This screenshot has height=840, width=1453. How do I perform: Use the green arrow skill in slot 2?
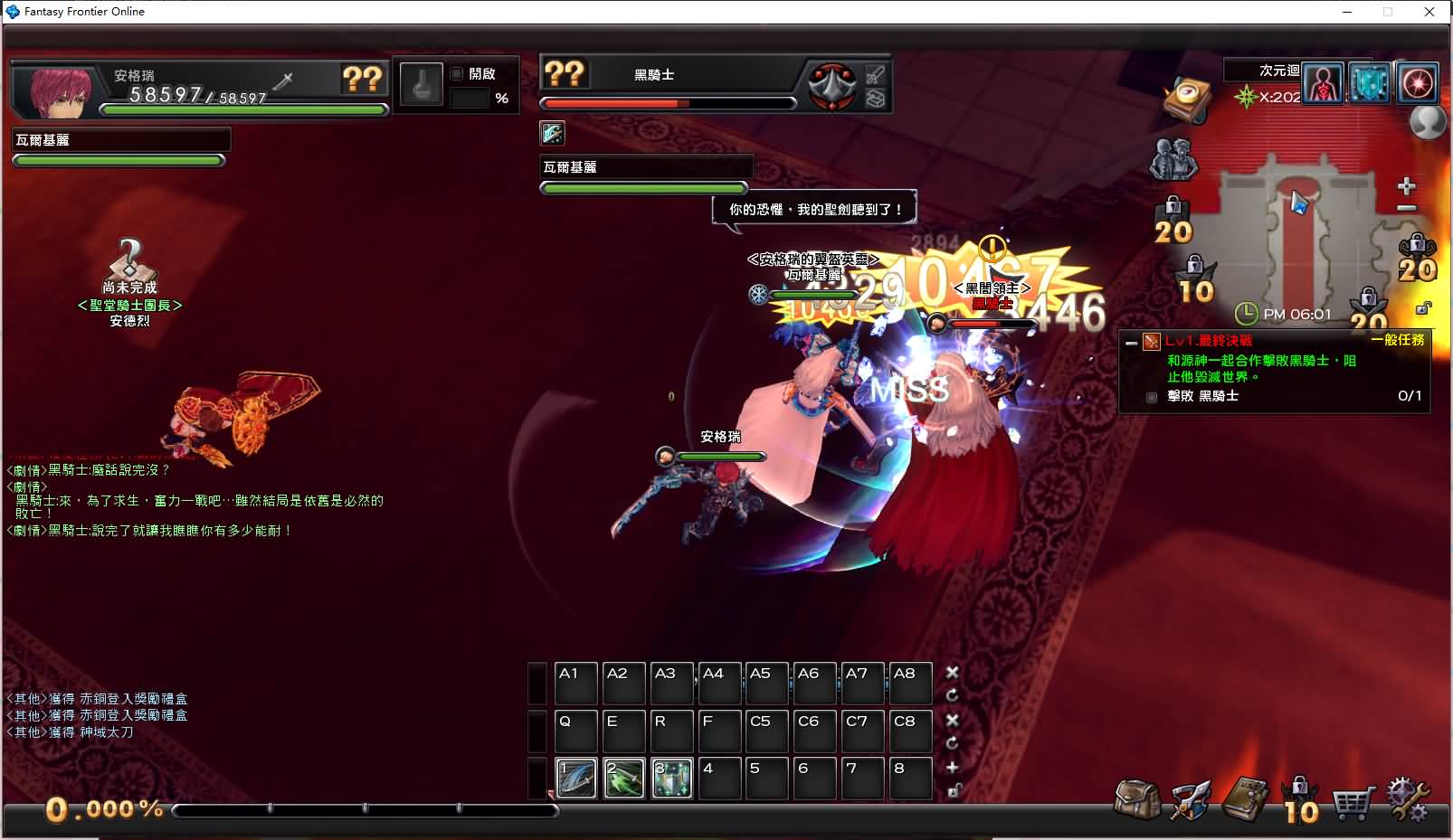623,778
